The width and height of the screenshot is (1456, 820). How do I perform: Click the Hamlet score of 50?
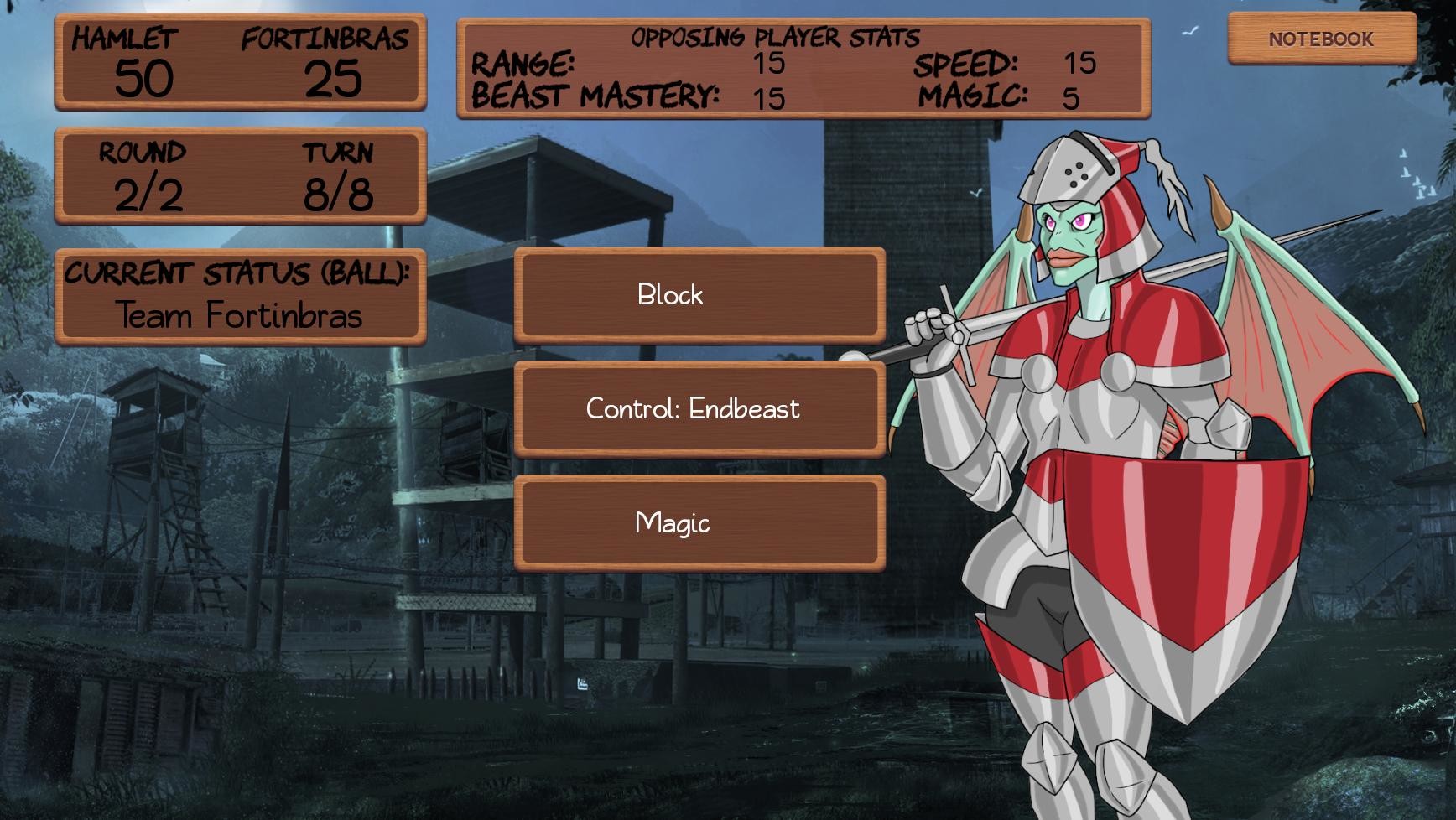click(143, 80)
